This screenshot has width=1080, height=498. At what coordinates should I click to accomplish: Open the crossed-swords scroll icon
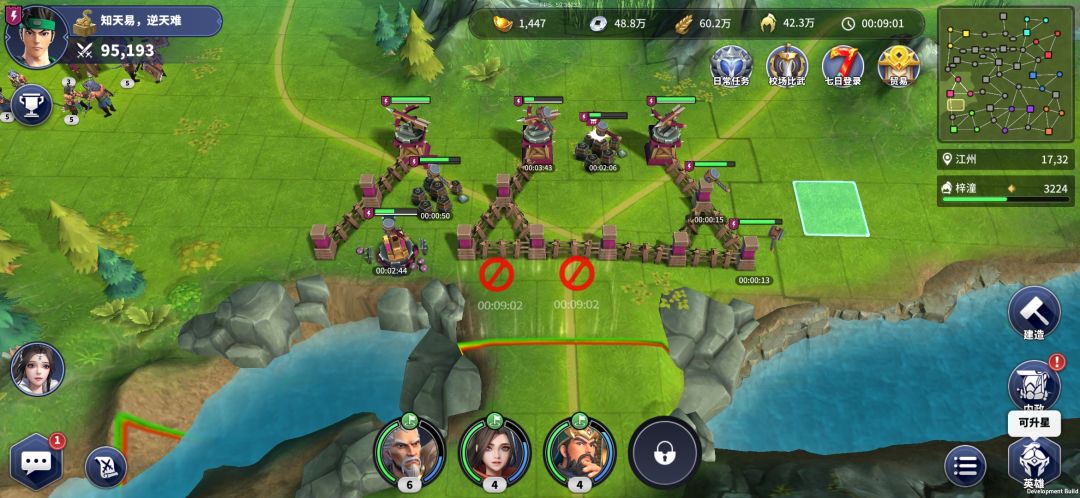point(105,465)
